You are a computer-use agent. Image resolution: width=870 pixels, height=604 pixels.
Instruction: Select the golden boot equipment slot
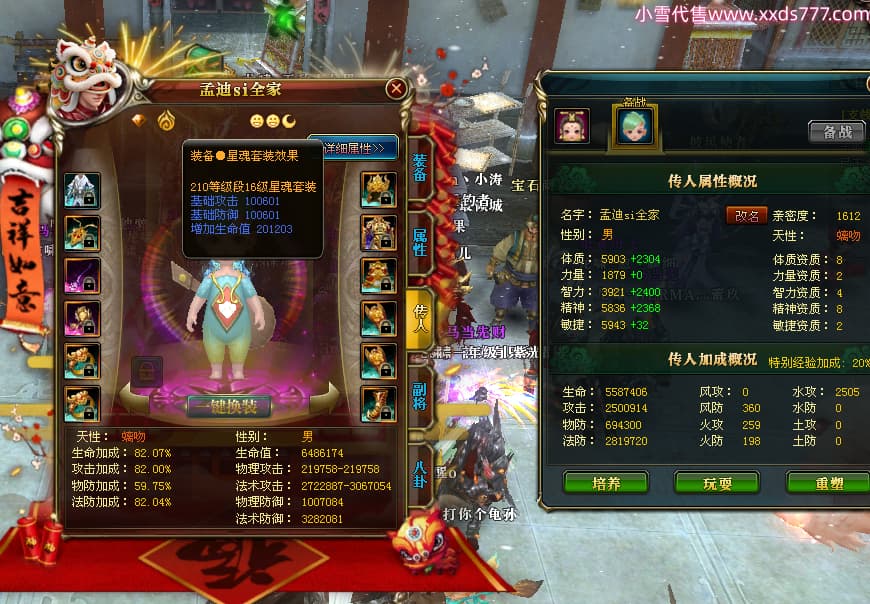tap(379, 404)
